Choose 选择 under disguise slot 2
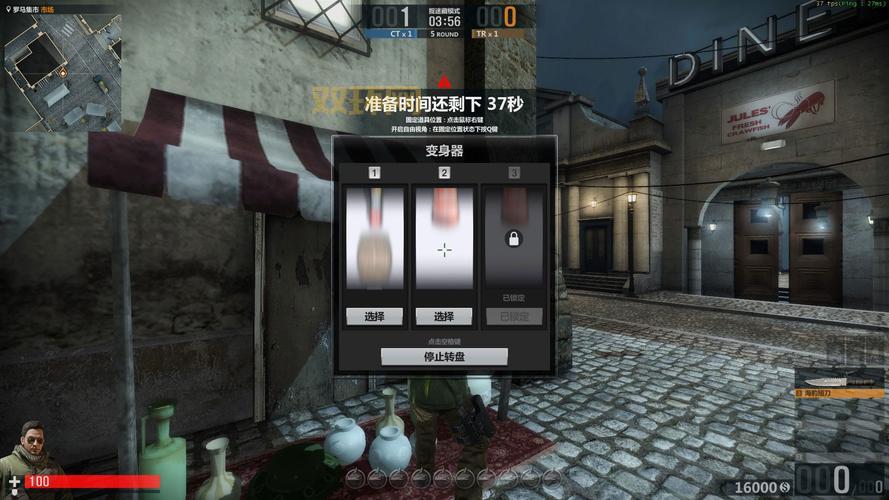Screen dimensions: 889x500 click(444, 316)
